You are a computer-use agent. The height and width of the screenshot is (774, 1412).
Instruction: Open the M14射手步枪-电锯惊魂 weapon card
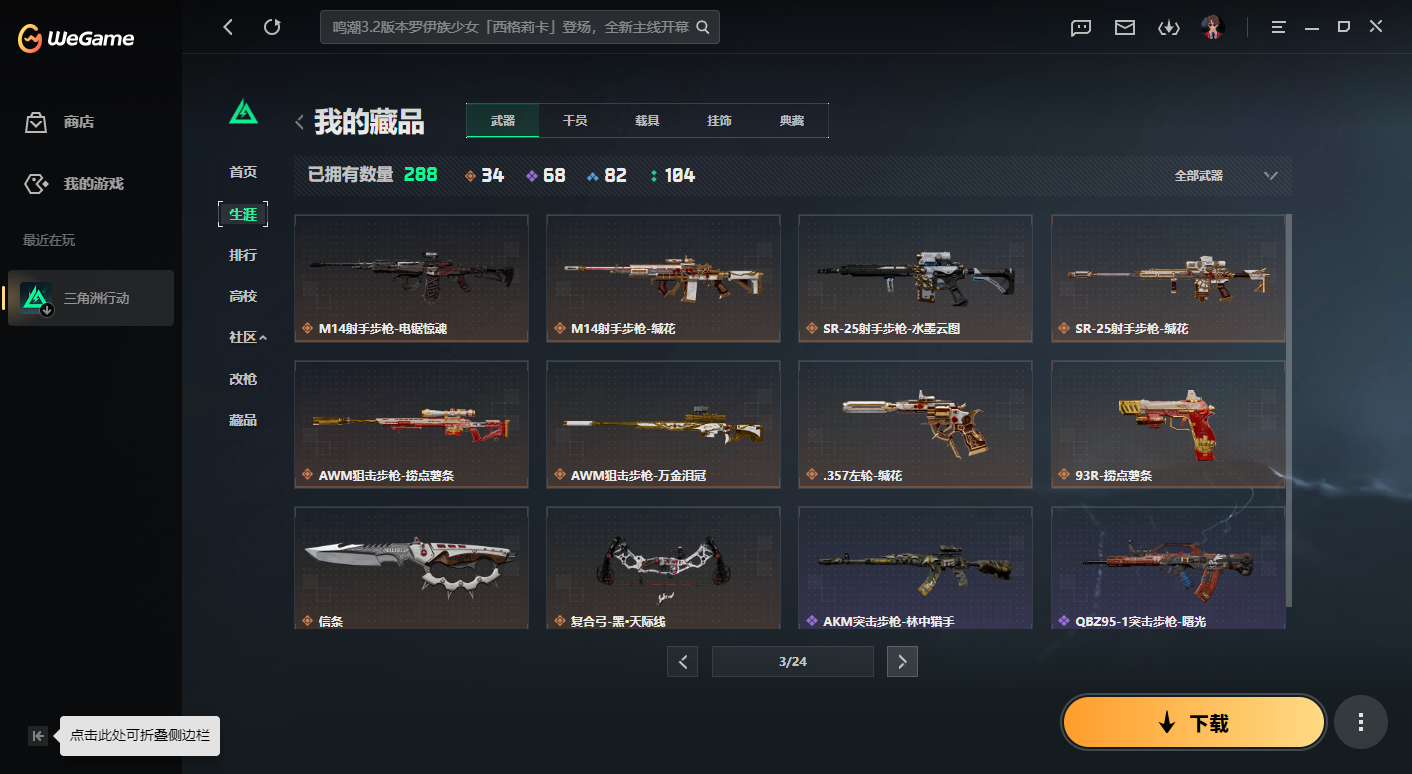[411, 278]
